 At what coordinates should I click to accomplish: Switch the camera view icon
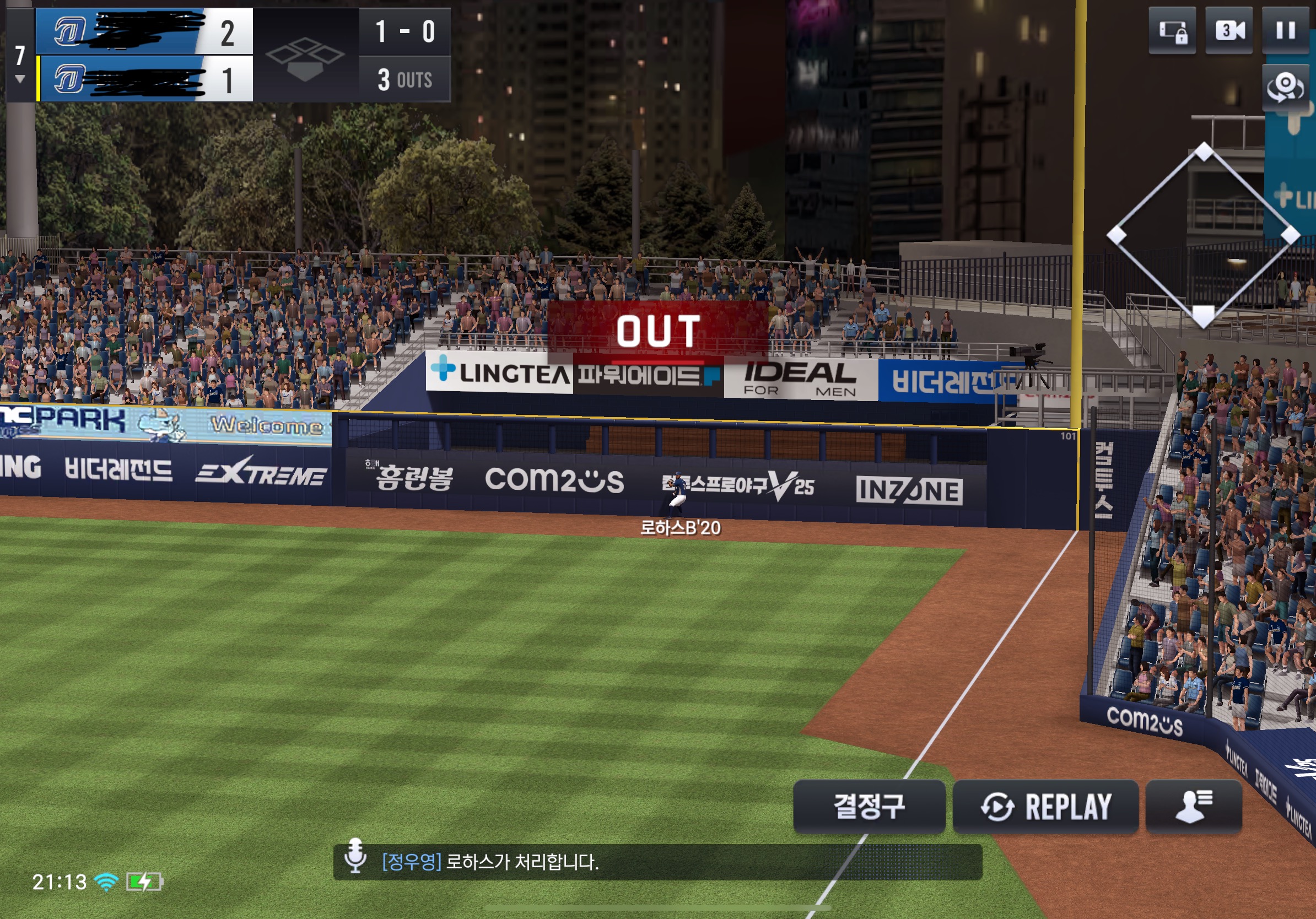1285,87
